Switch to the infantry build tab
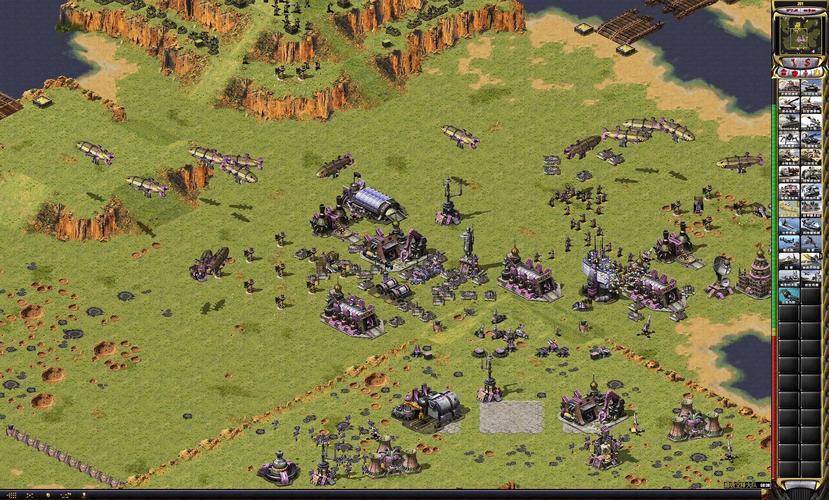Image resolution: width=829 pixels, height=500 pixels. point(806,74)
